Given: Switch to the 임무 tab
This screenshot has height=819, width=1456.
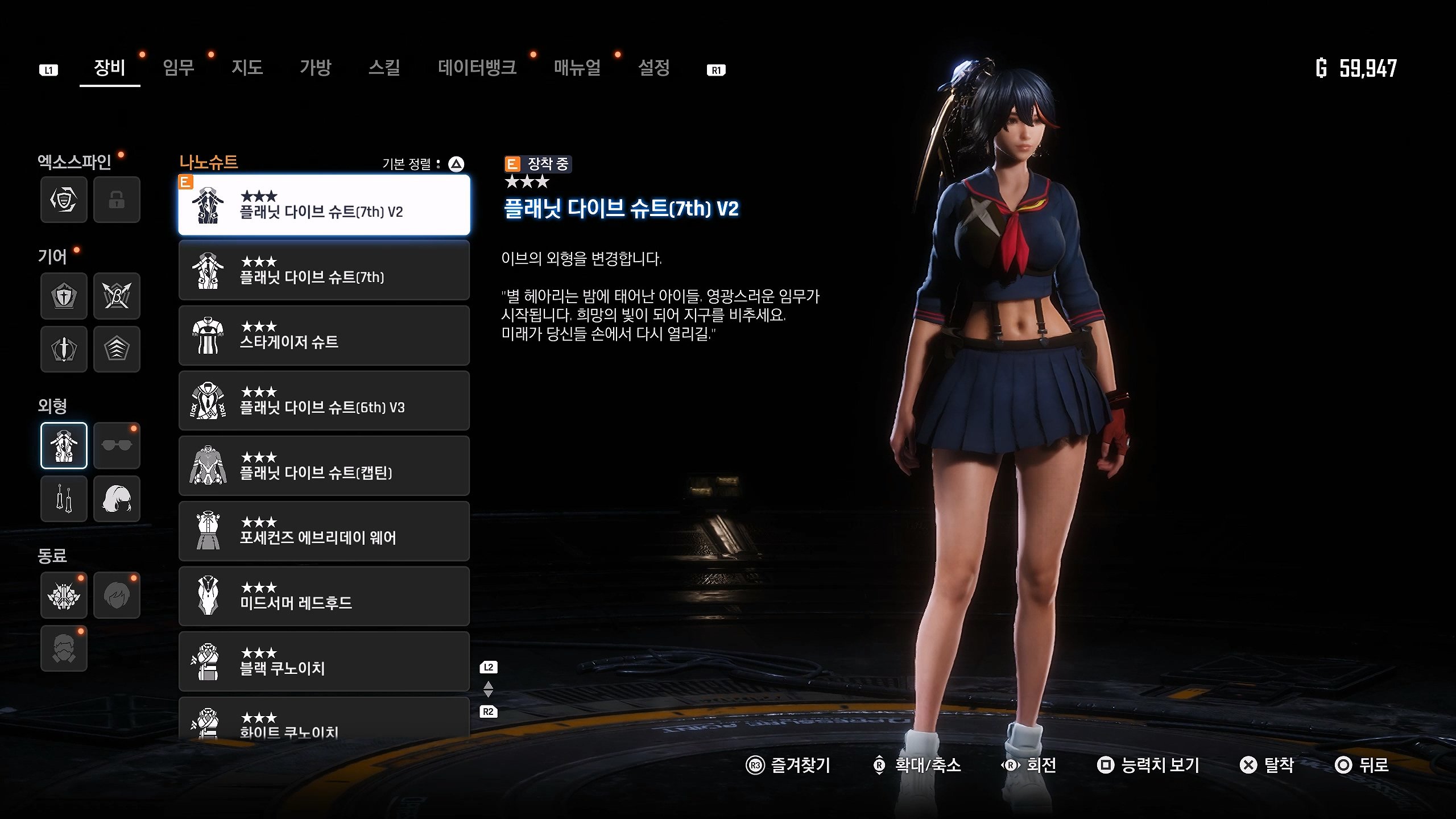Looking at the screenshot, I should pos(179,68).
